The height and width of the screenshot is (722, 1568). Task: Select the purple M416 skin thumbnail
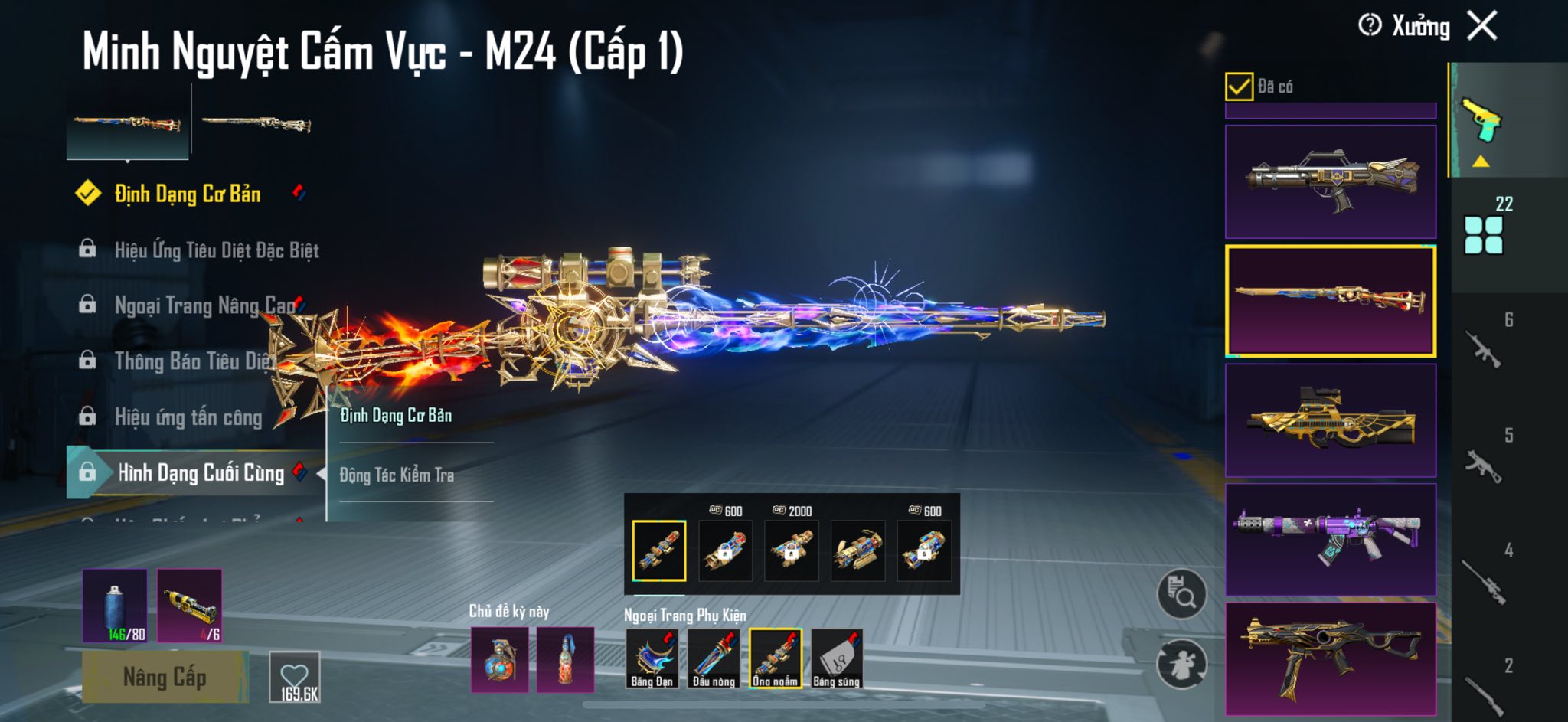[1330, 539]
